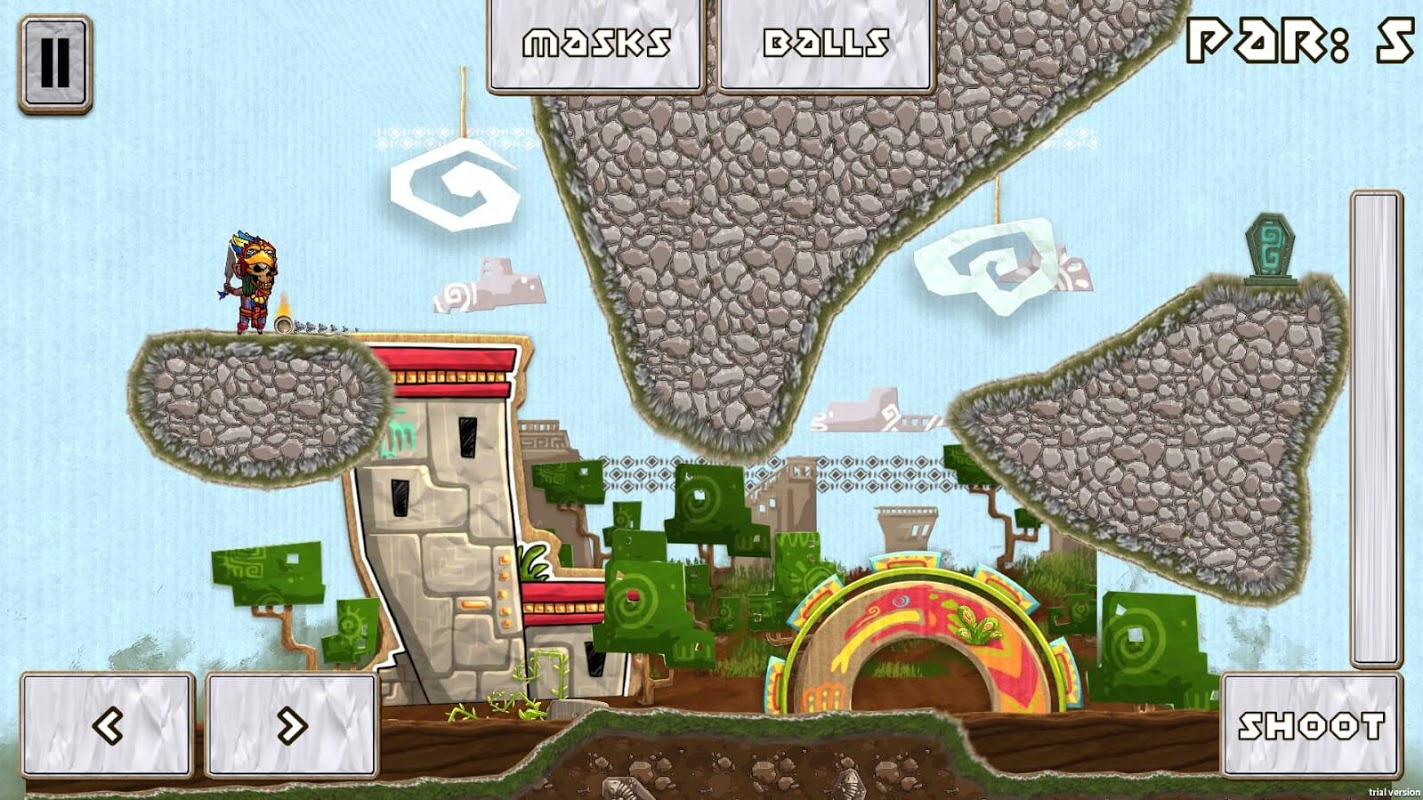The height and width of the screenshot is (800, 1423).
Task: Open the Masks menu
Action: click(x=596, y=44)
